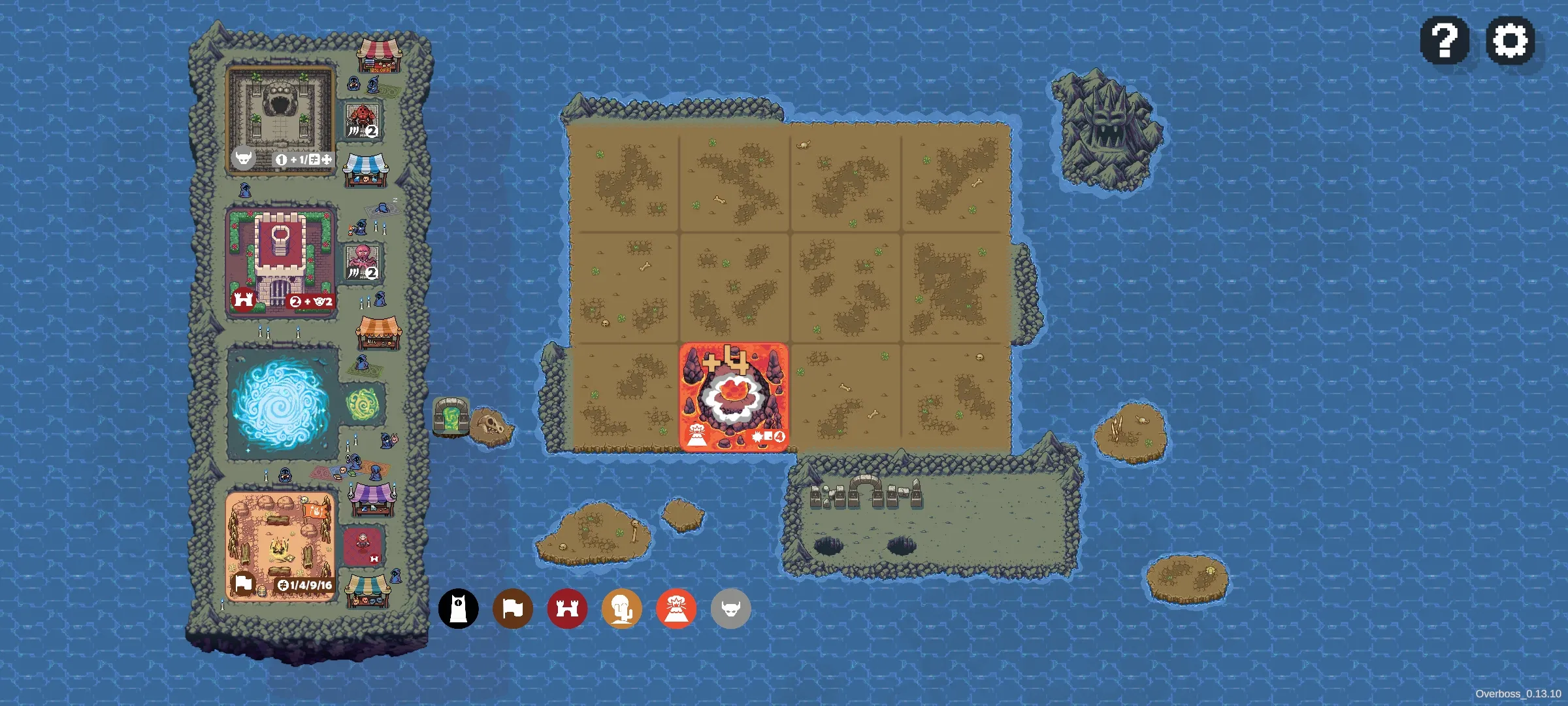
Task: Select the black hooded figure terrain icon
Action: click(x=458, y=609)
